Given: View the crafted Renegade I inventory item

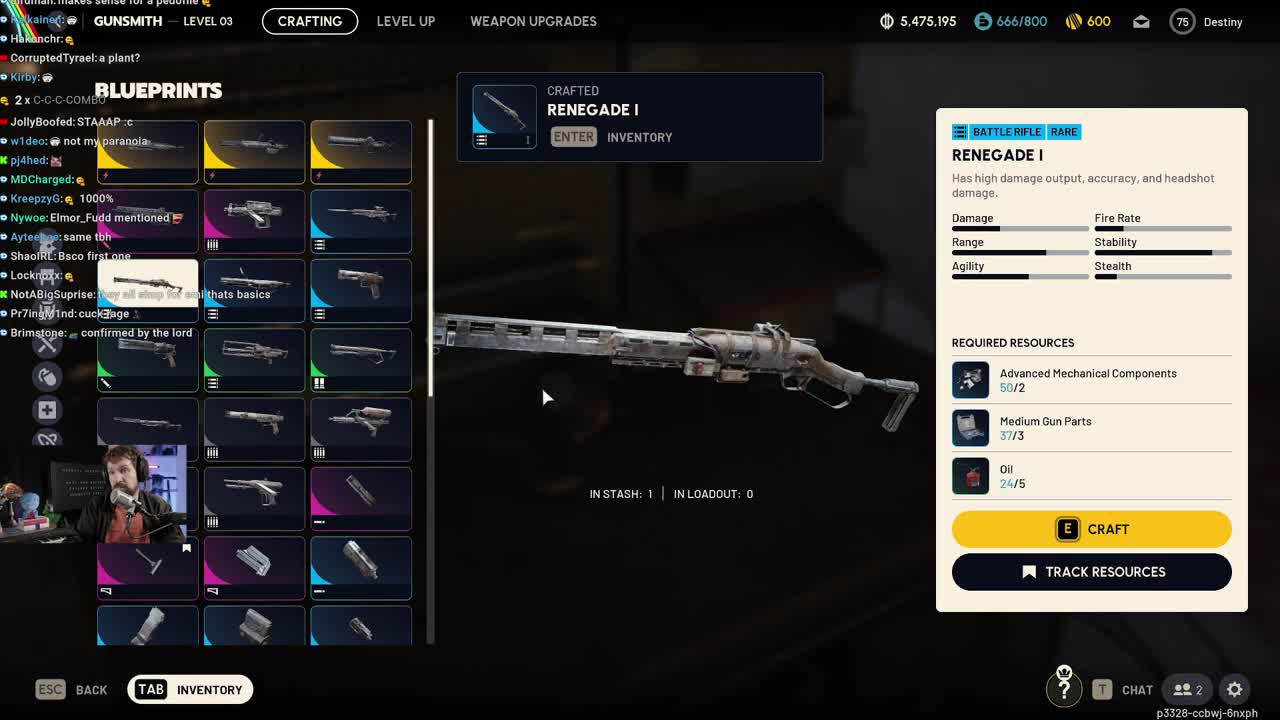Looking at the screenshot, I should click(504, 117).
